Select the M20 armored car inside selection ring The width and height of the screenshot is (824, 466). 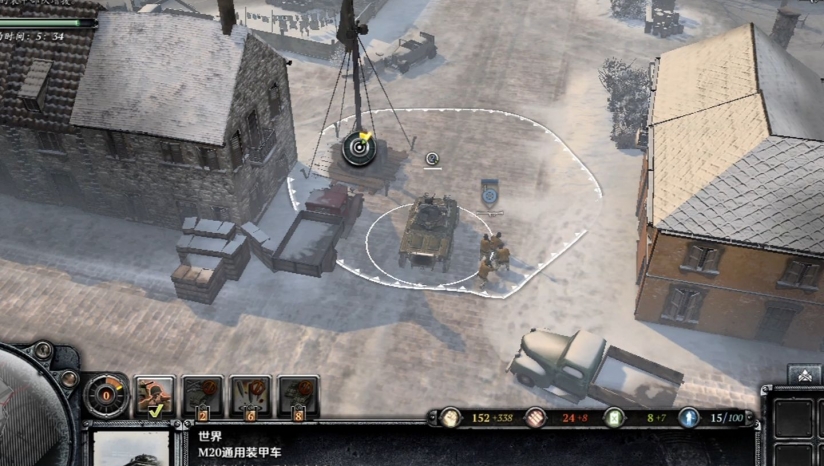pos(428,229)
